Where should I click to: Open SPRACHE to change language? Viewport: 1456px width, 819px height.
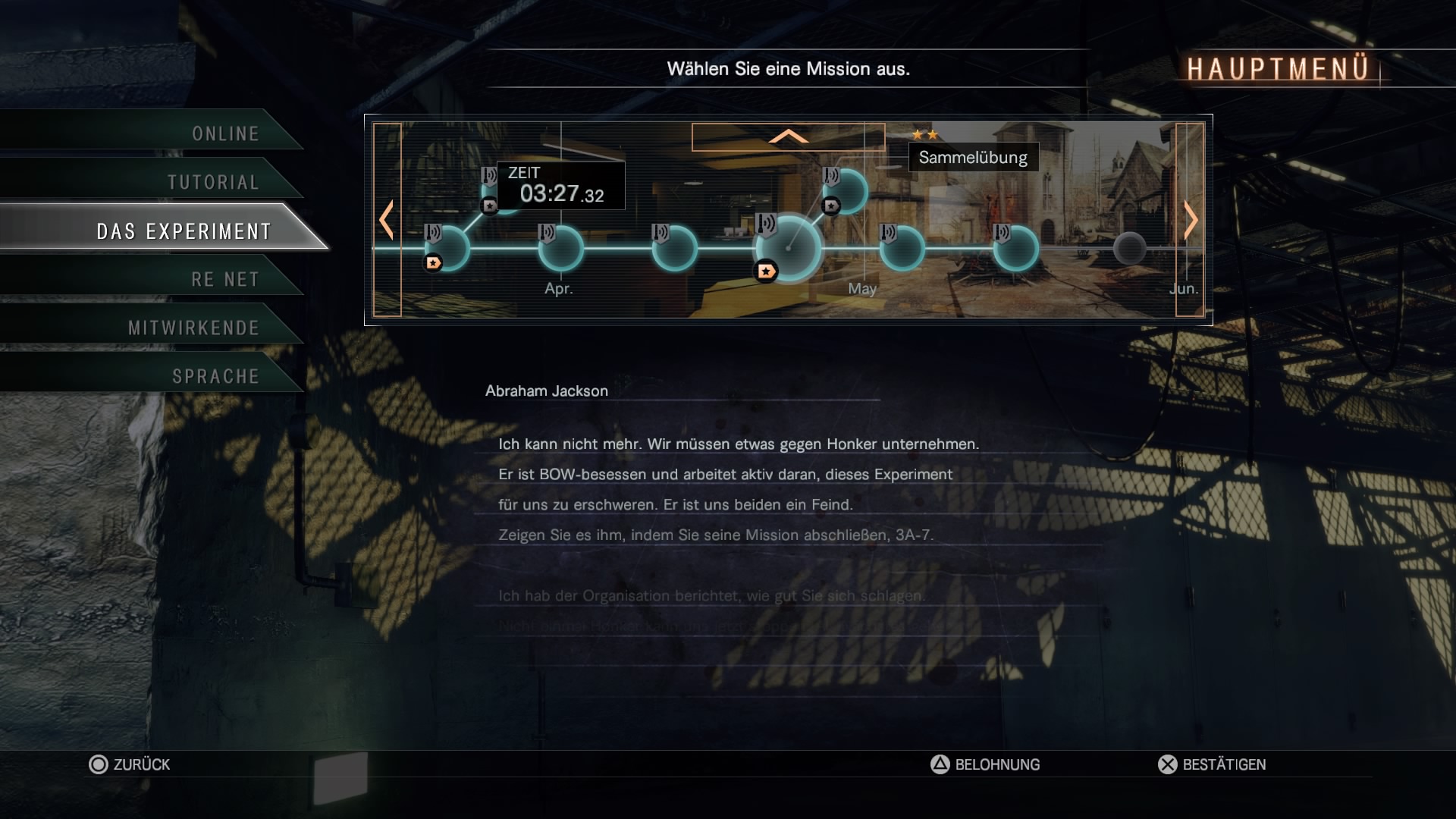click(216, 375)
